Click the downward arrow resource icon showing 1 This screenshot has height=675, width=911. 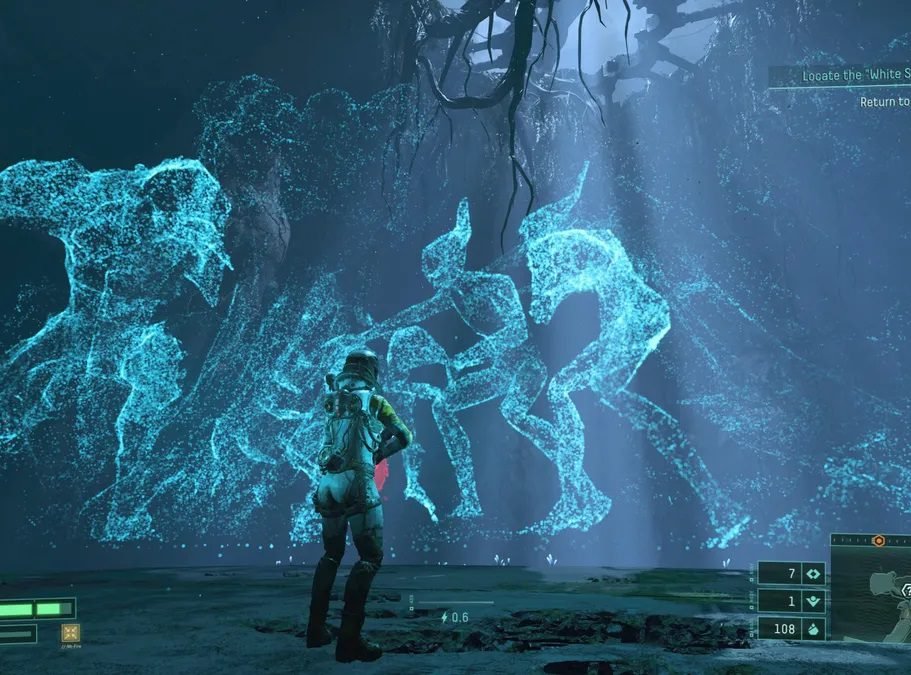coord(812,601)
